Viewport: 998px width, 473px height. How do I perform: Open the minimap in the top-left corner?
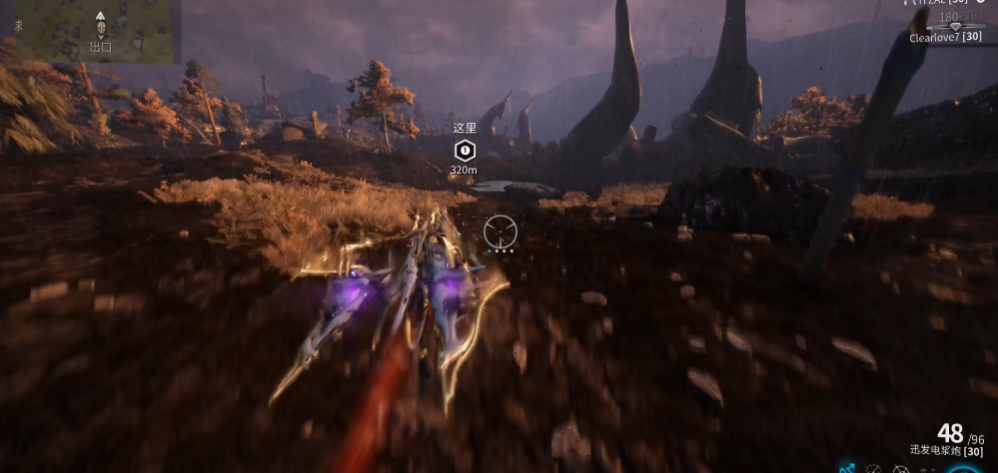90,31
